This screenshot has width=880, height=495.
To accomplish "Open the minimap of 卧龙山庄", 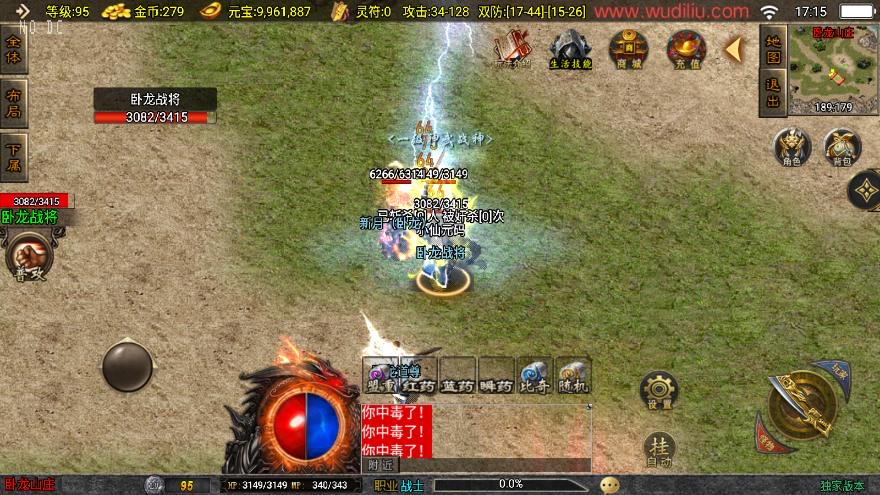I will point(833,70).
